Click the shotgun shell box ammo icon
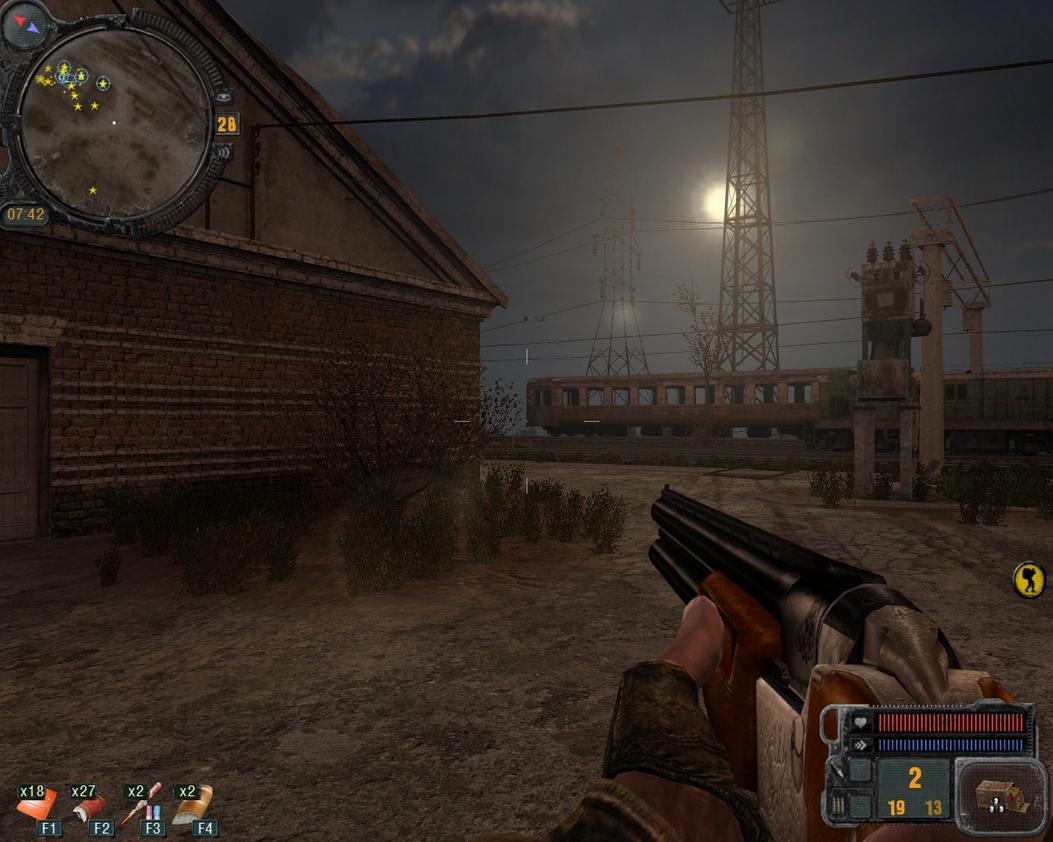 click(x=997, y=796)
